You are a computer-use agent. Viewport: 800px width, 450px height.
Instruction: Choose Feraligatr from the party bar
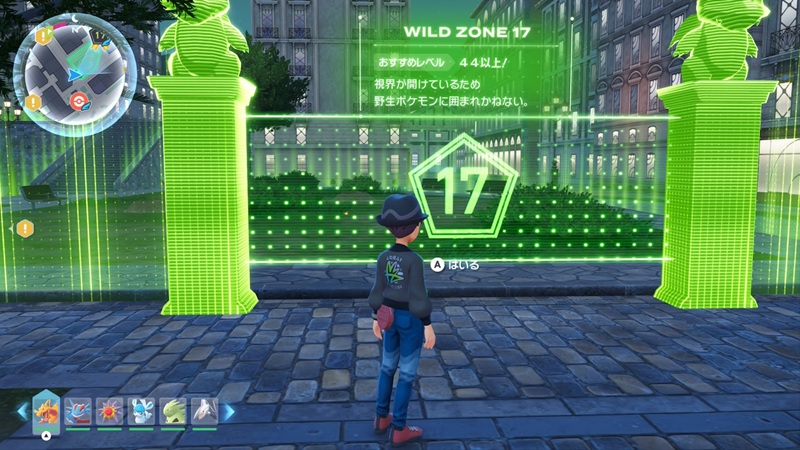(78, 411)
